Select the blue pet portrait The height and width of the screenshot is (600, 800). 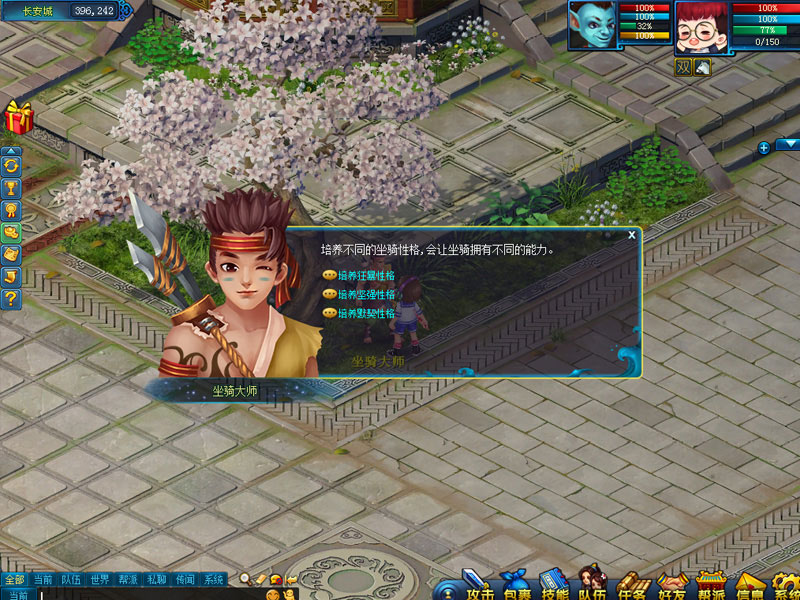coord(592,25)
